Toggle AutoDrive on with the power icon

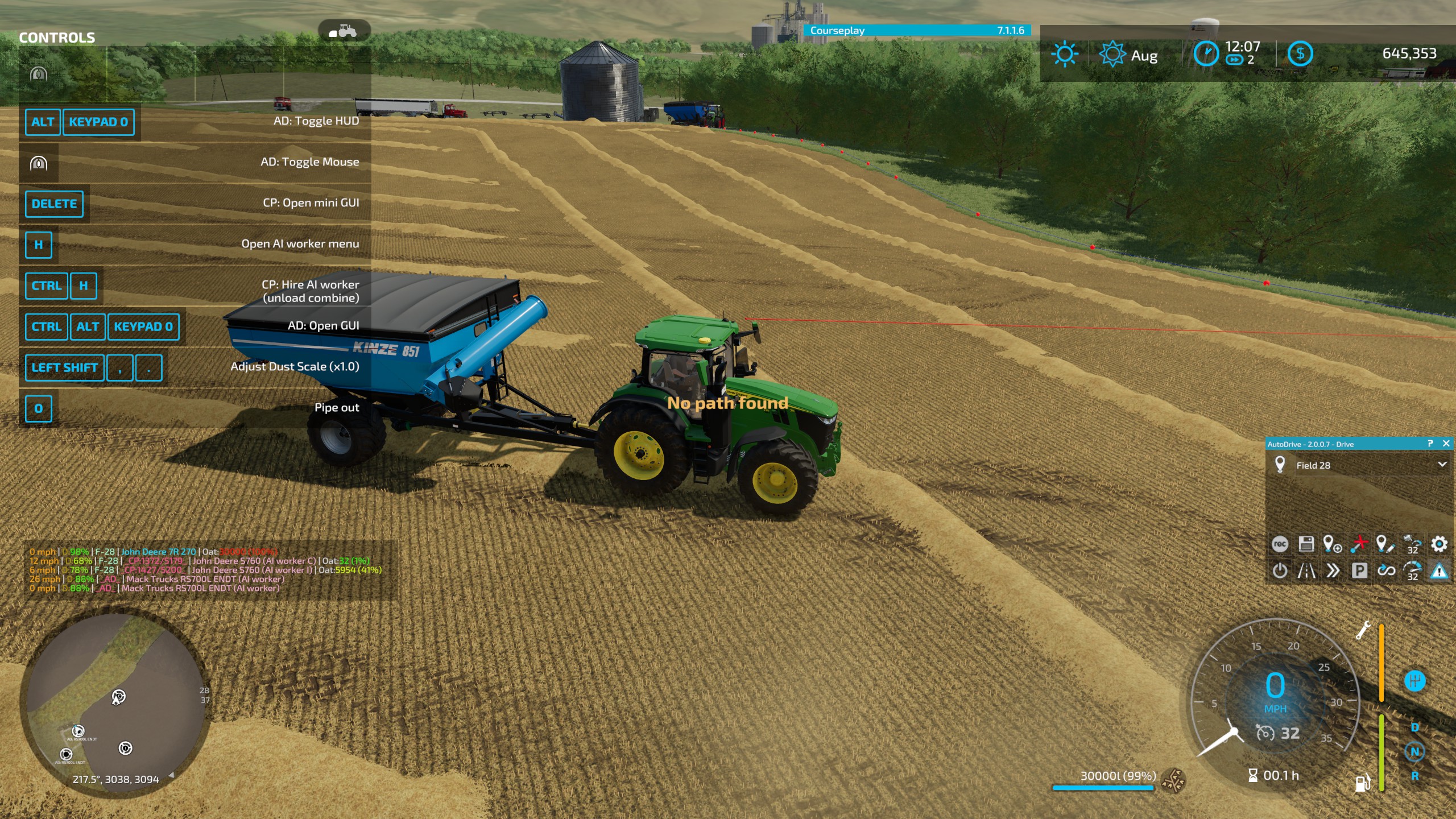pyautogui.click(x=1280, y=570)
